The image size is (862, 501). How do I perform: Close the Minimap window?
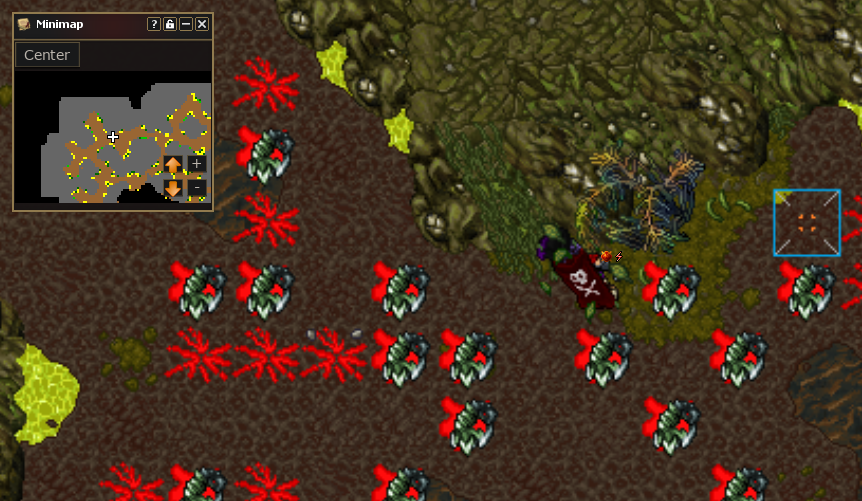click(x=202, y=24)
